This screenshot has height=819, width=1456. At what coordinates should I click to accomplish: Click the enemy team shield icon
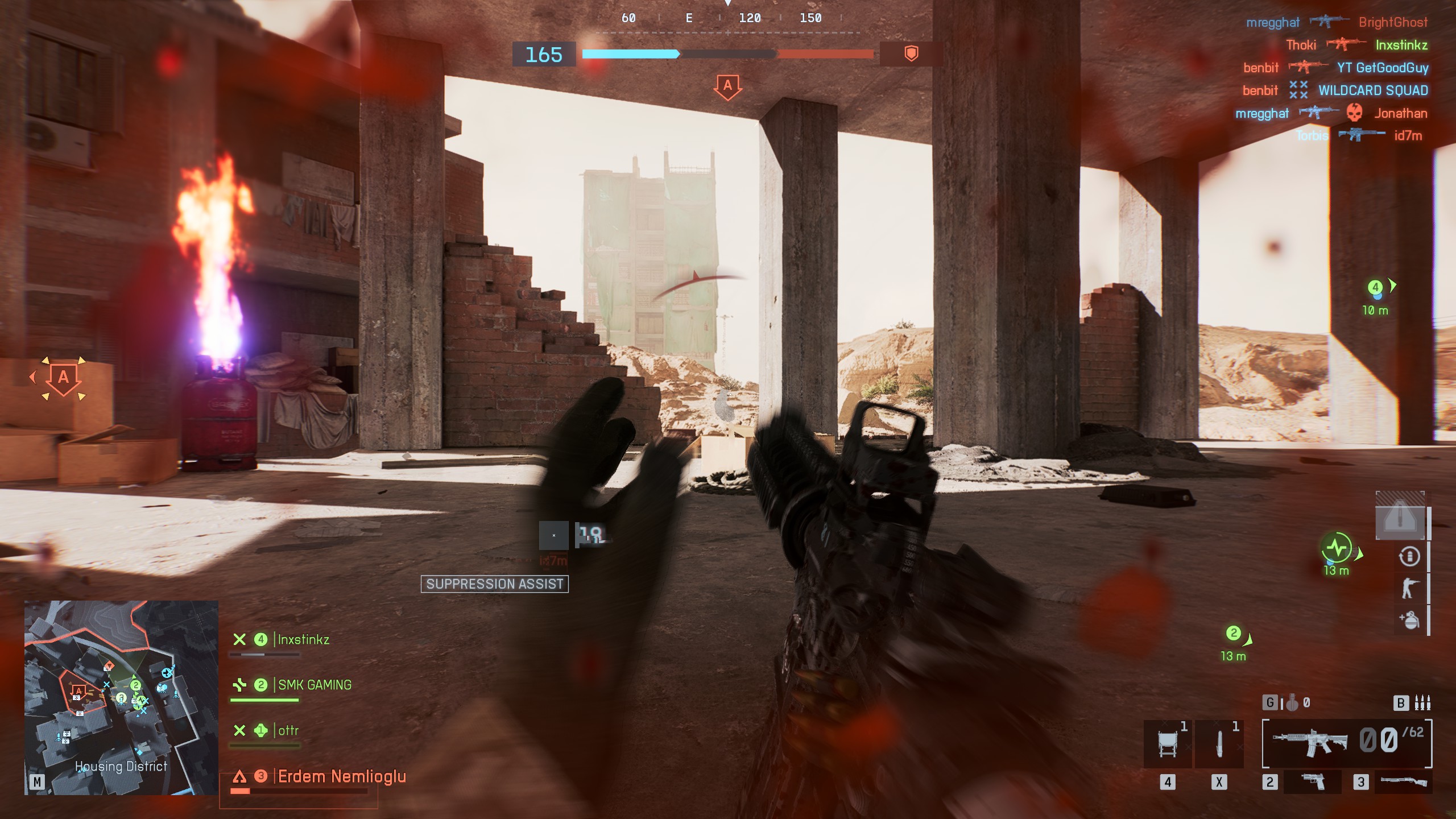(x=911, y=54)
